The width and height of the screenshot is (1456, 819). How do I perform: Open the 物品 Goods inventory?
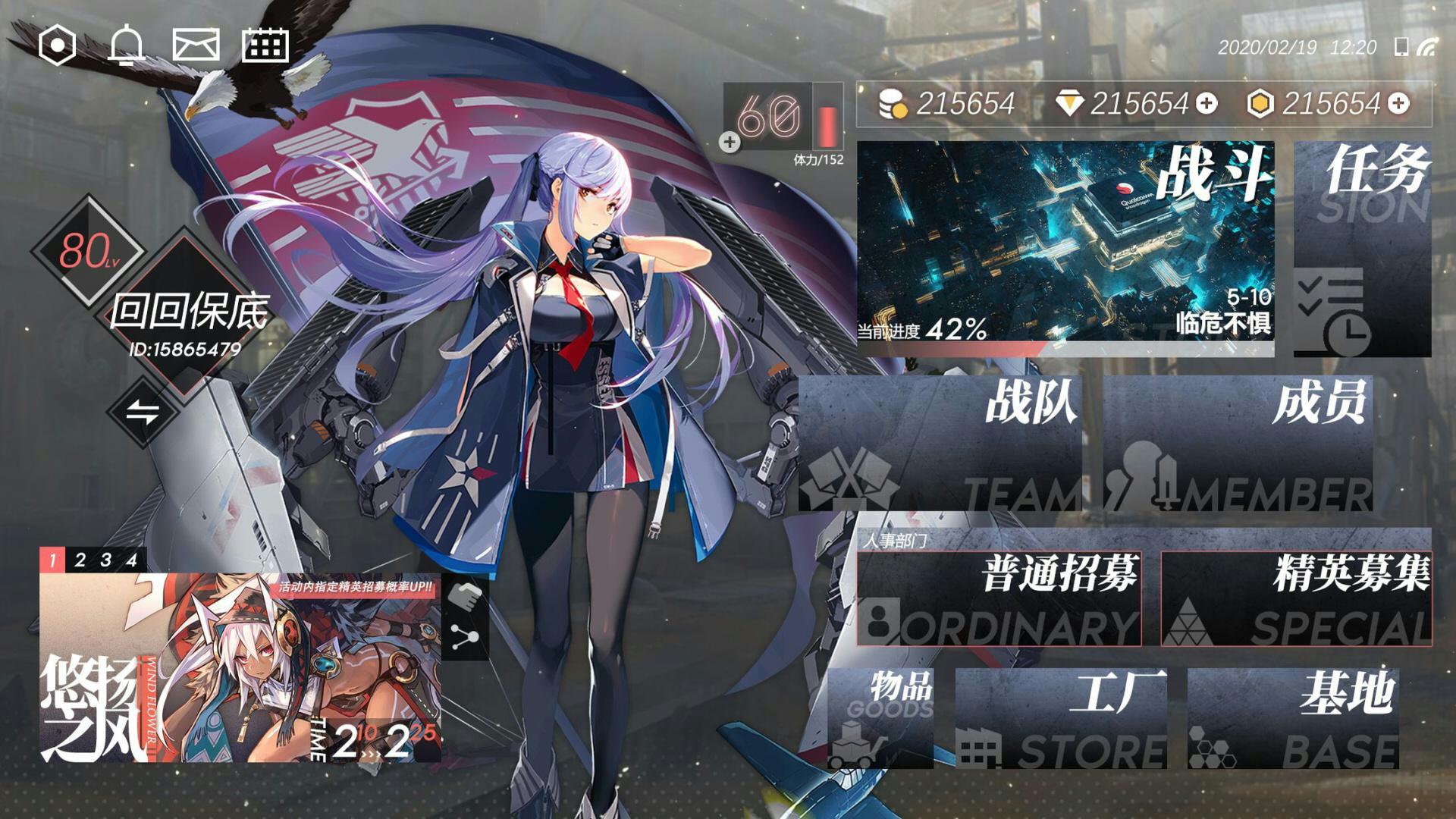click(880, 719)
